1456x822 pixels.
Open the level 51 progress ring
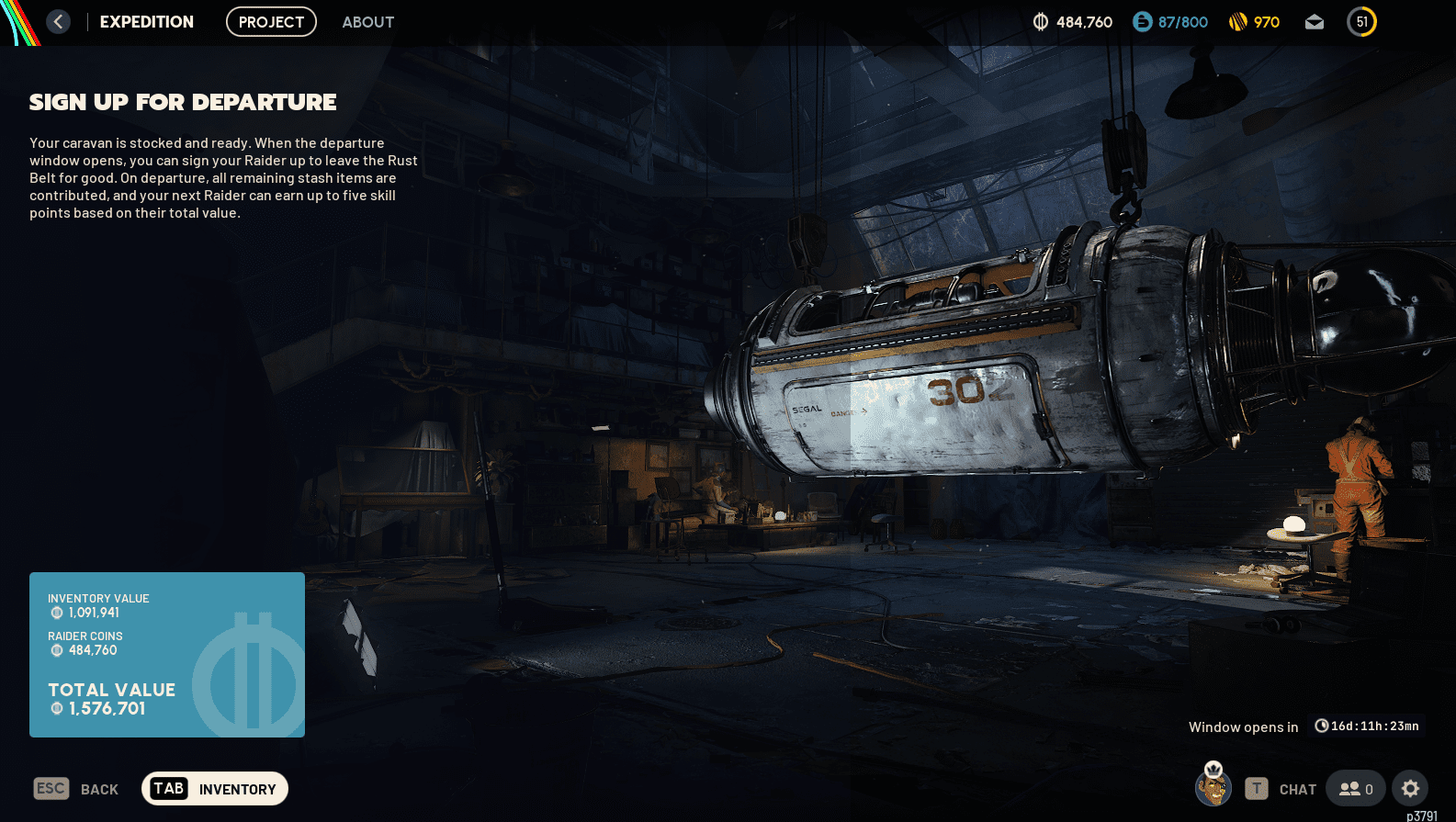click(1361, 21)
